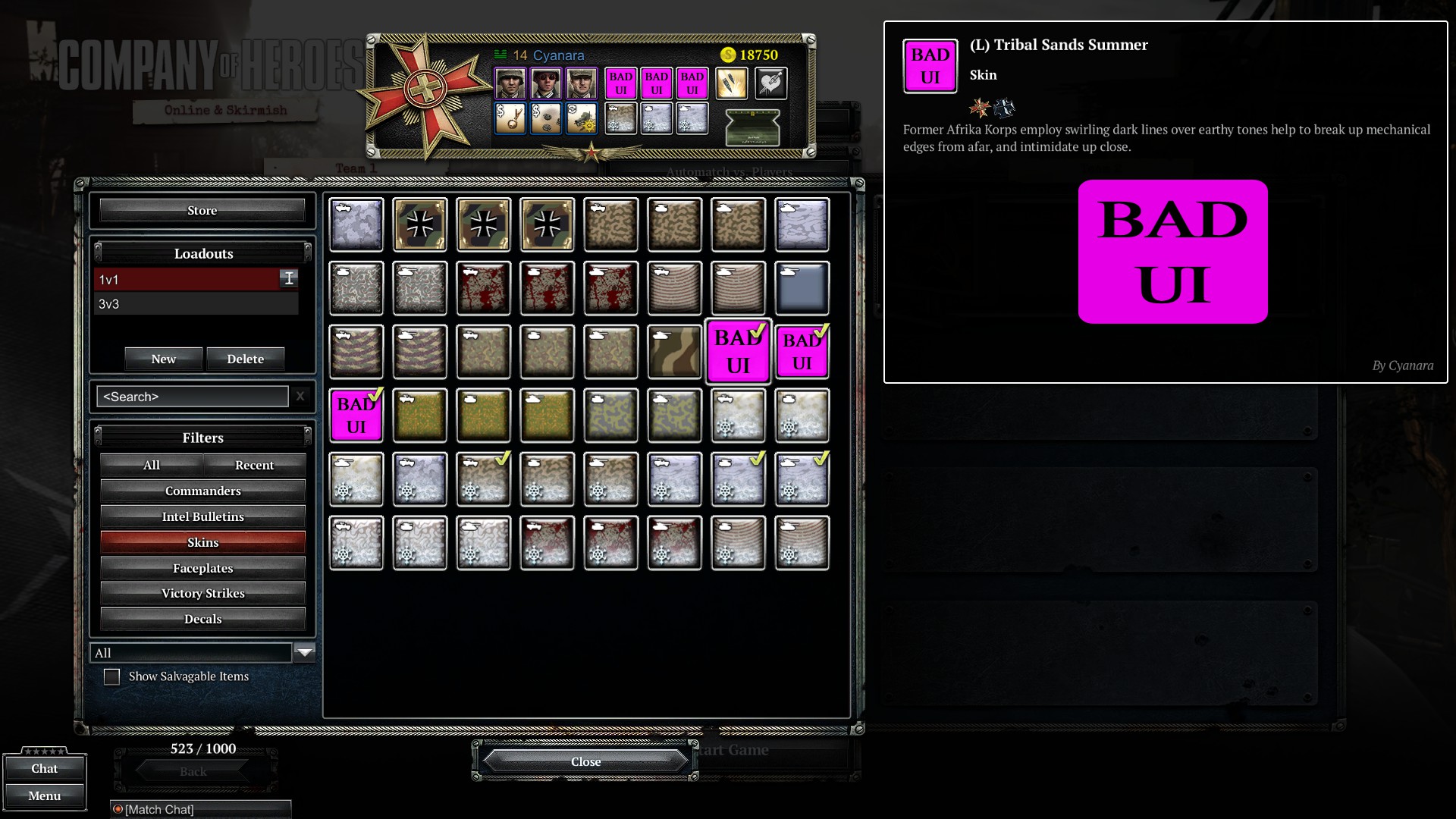The image size is (1456, 819).
Task: Create a New loadout
Action: (163, 359)
